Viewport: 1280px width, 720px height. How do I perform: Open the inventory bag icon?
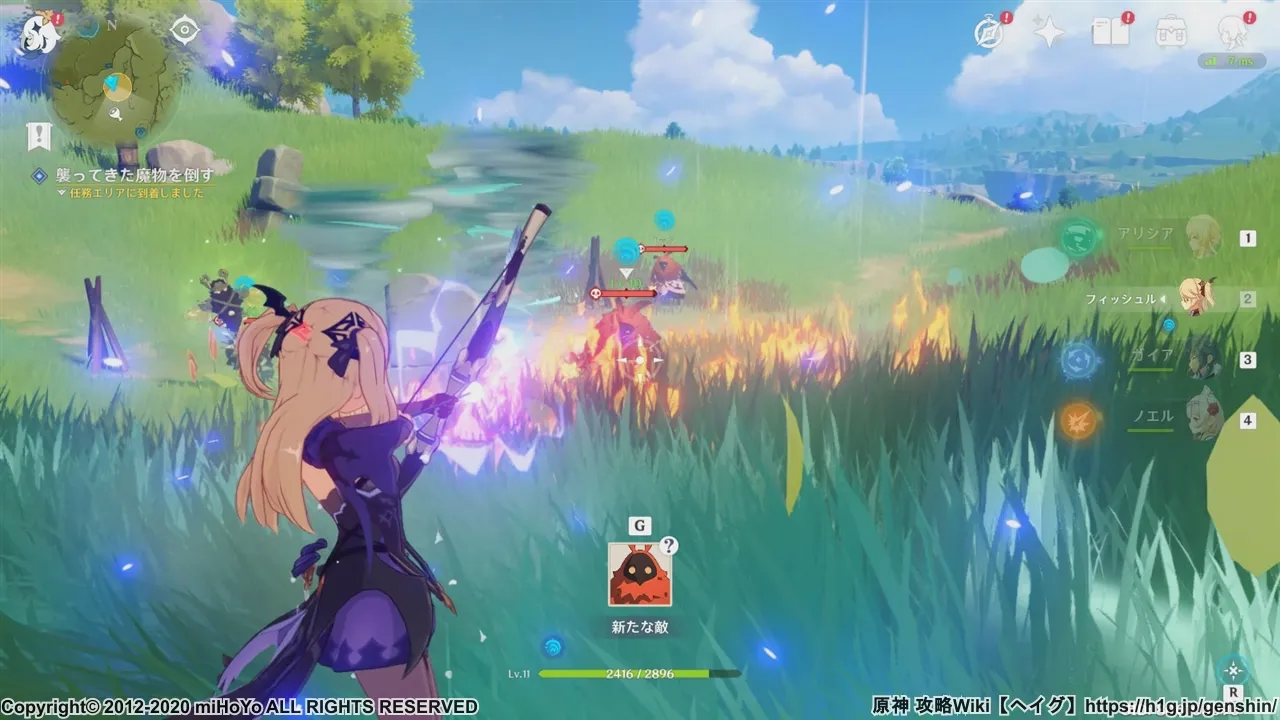(x=1172, y=32)
